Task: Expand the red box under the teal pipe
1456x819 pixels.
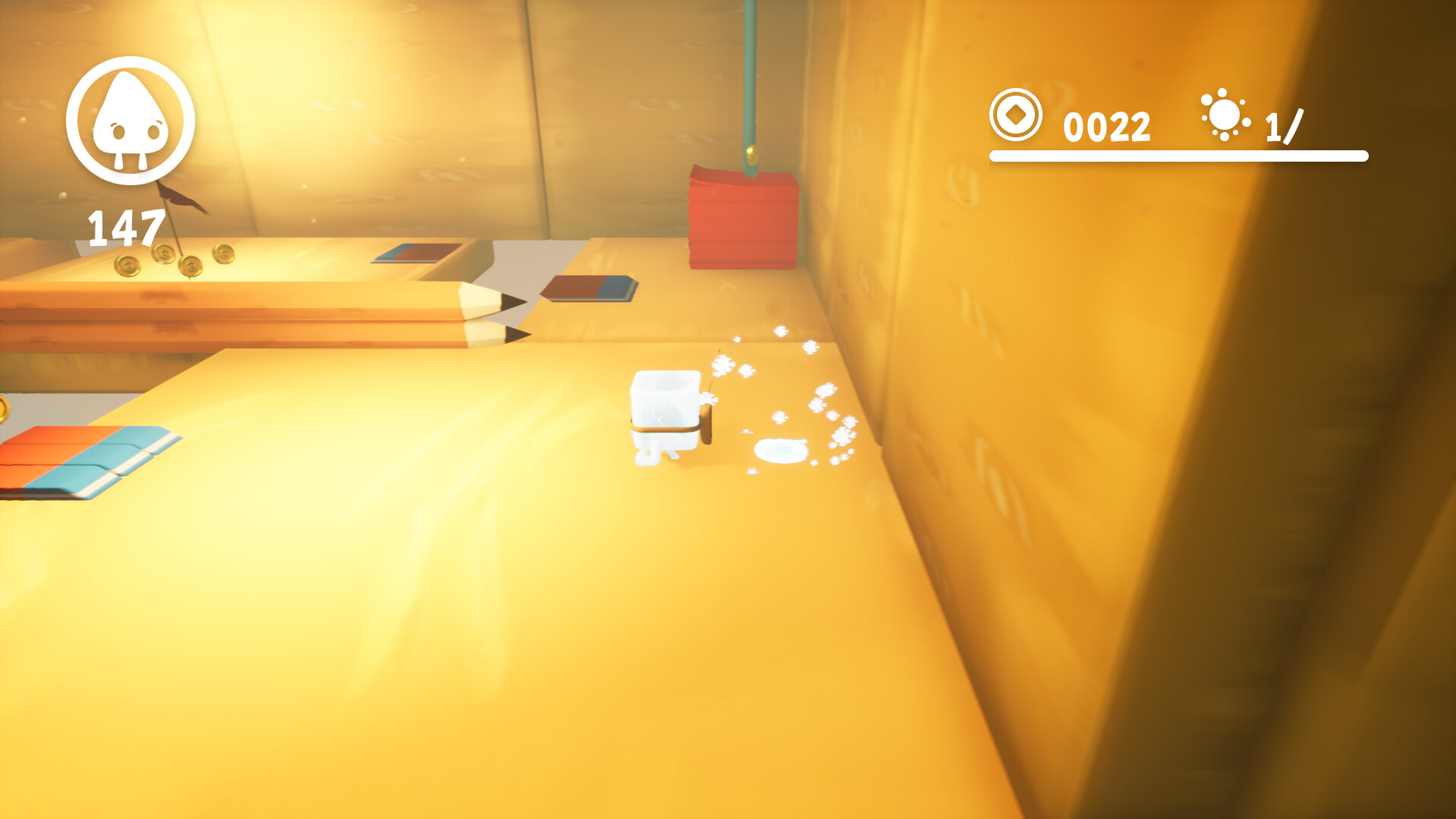Action: [744, 220]
